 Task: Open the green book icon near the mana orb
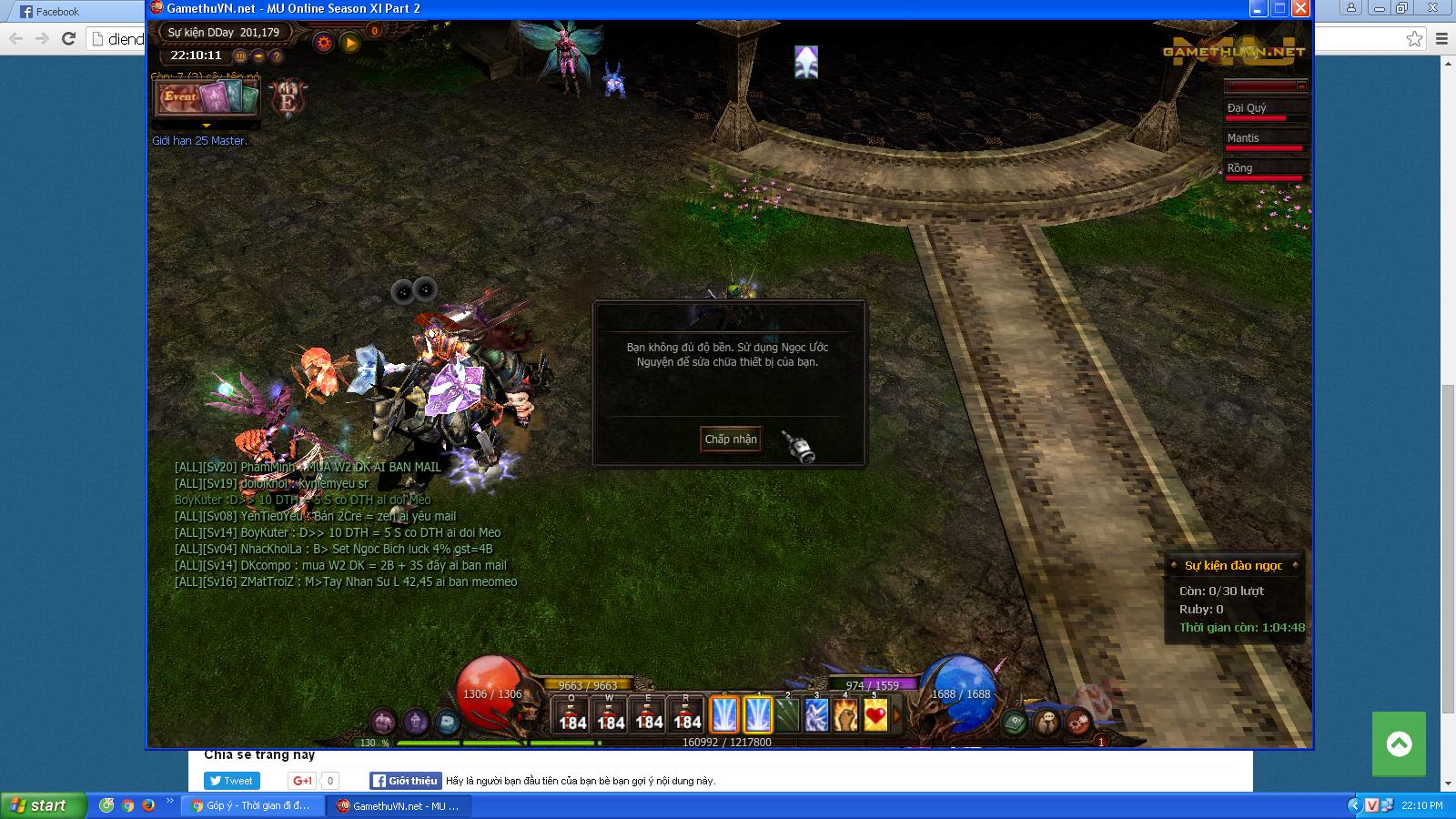(x=1015, y=723)
